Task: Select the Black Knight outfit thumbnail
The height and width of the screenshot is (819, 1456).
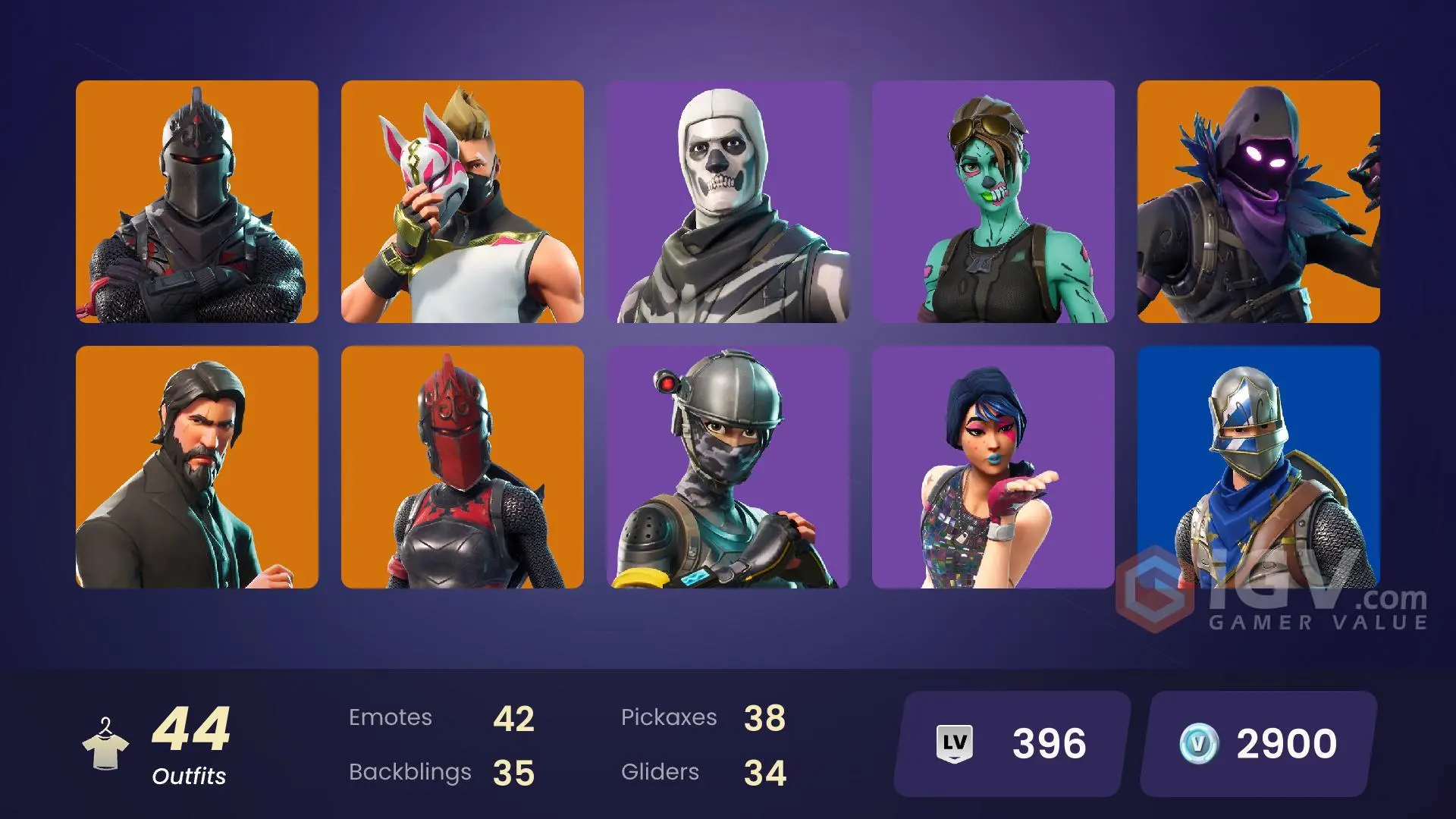Action: coord(197,201)
